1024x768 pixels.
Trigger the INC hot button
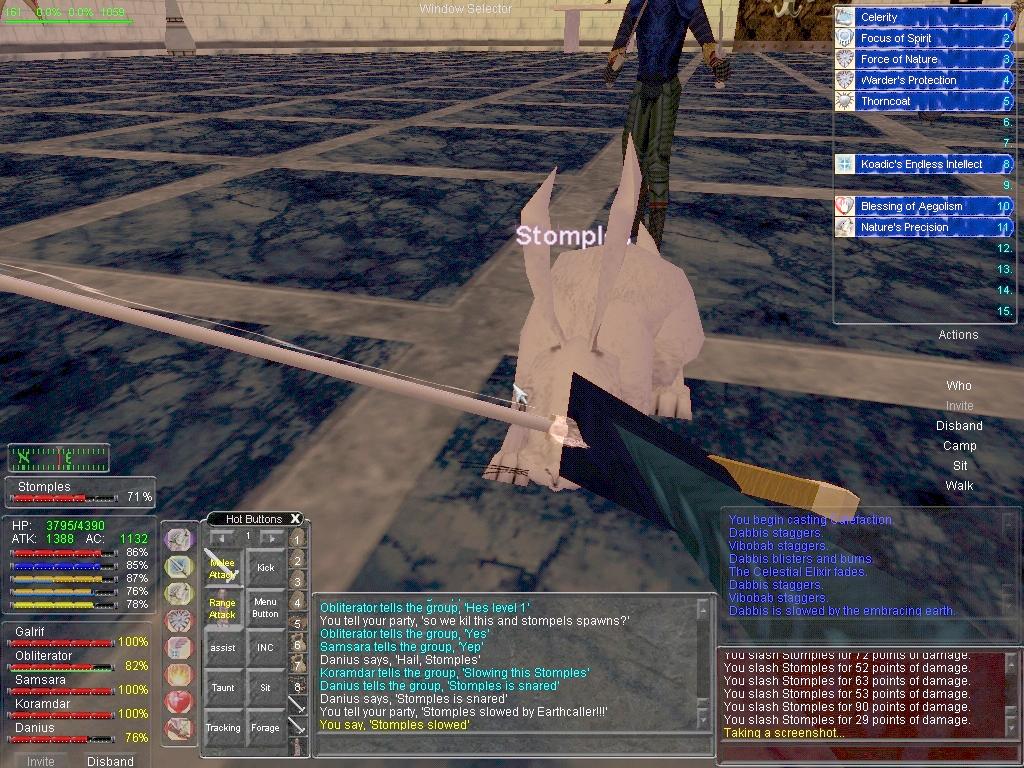point(265,648)
